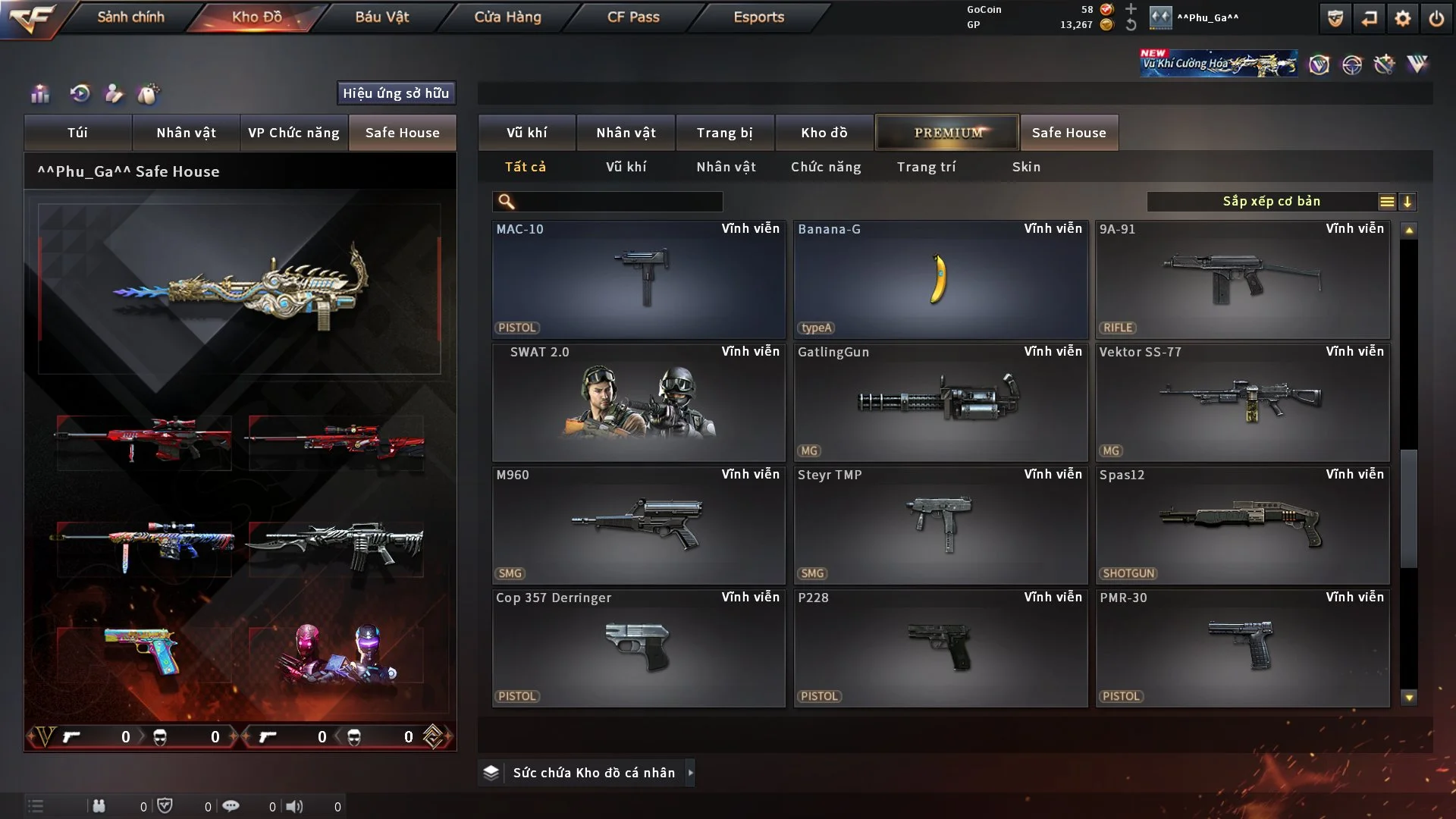
Task: Choose the GatlingGun item card
Action: (x=940, y=402)
